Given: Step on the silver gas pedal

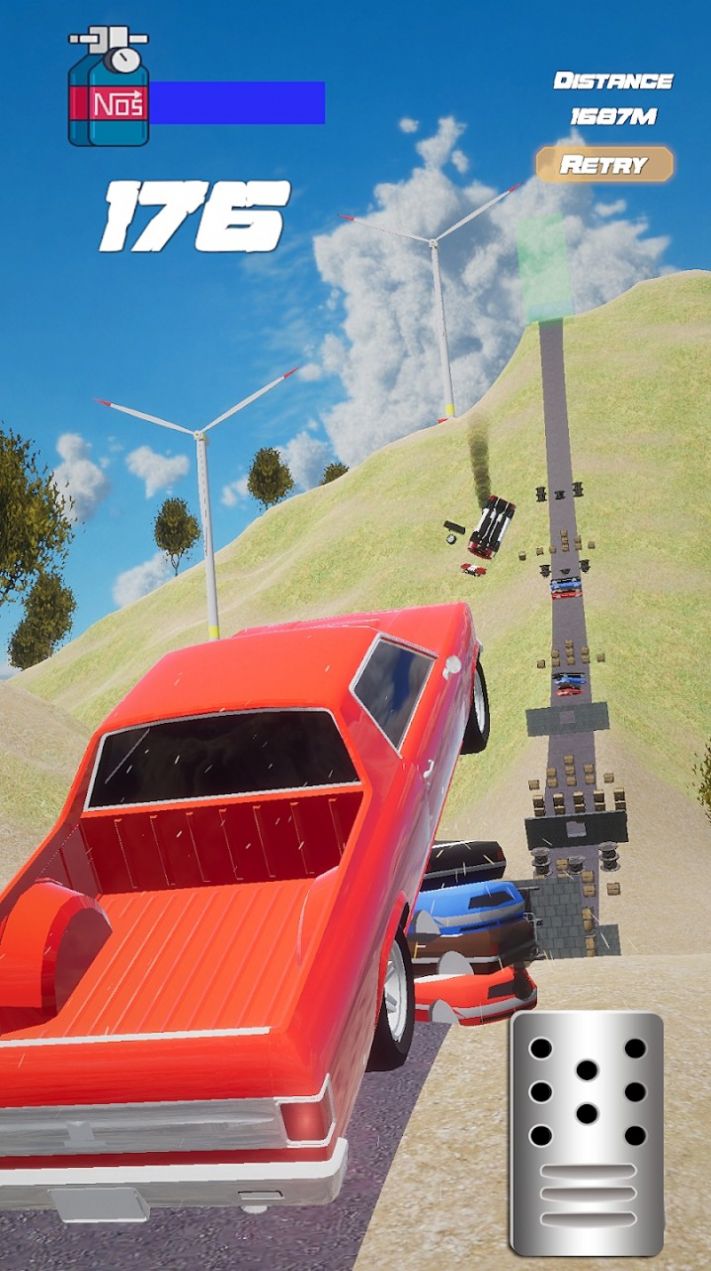Looking at the screenshot, I should pos(587,1132).
